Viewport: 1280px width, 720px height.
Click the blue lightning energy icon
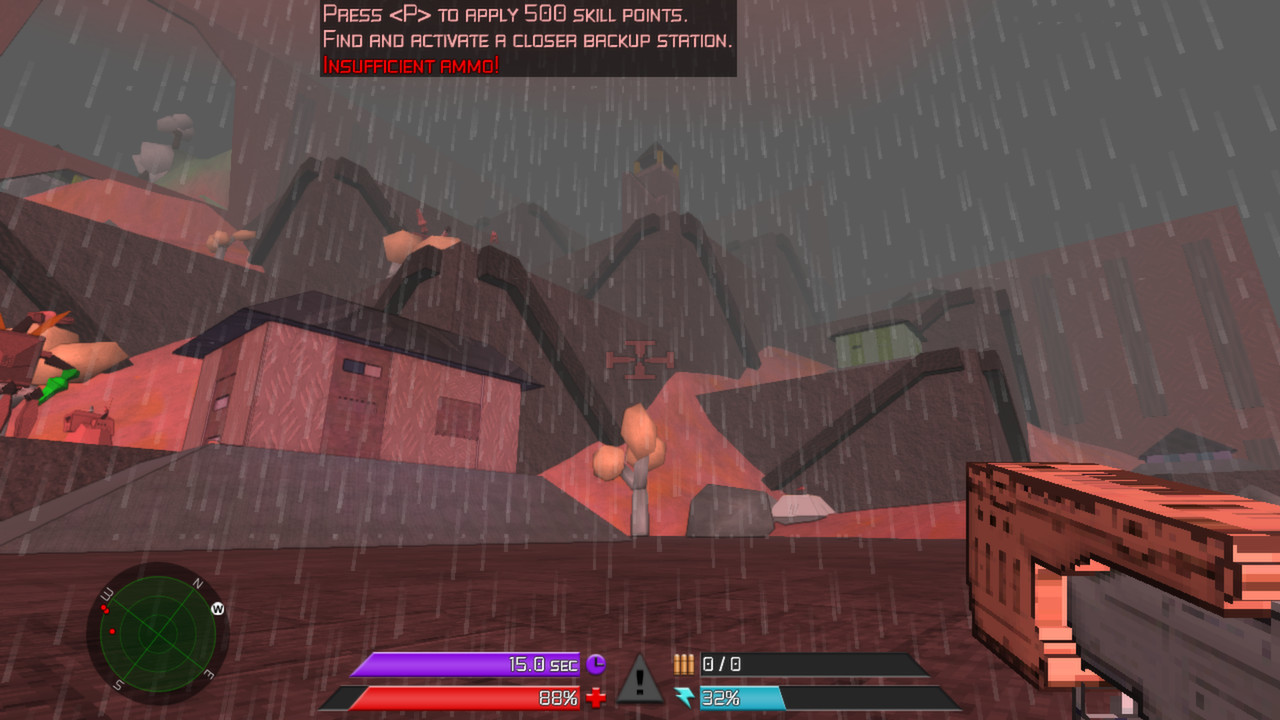pyautogui.click(x=684, y=698)
